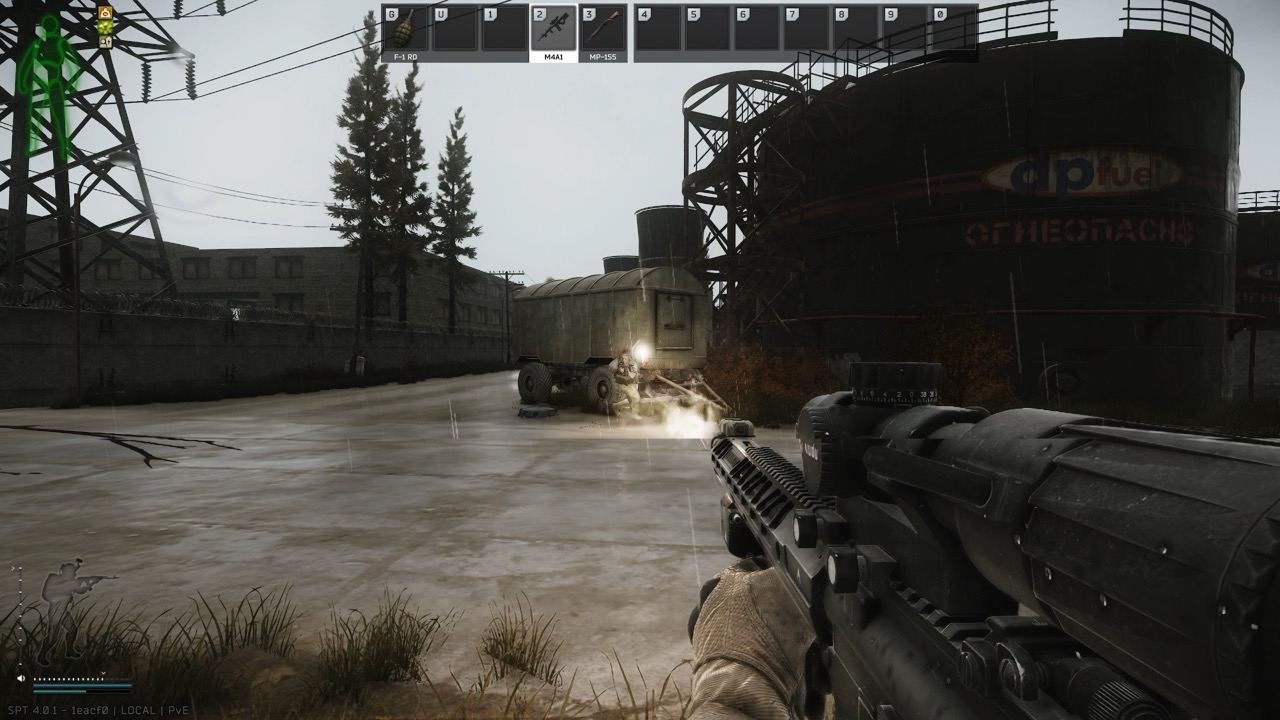Click the chevron above the compass ticks
1280x720 pixels.
point(103,673)
